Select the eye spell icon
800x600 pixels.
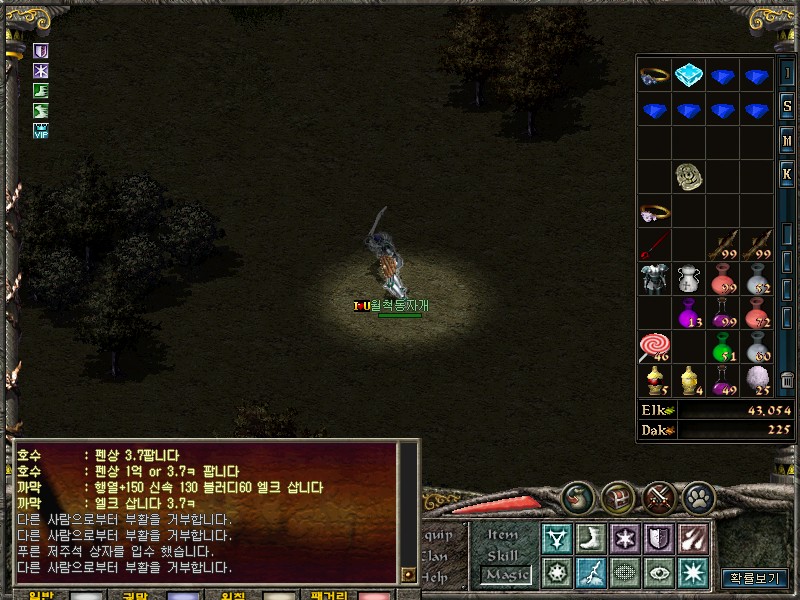657,572
